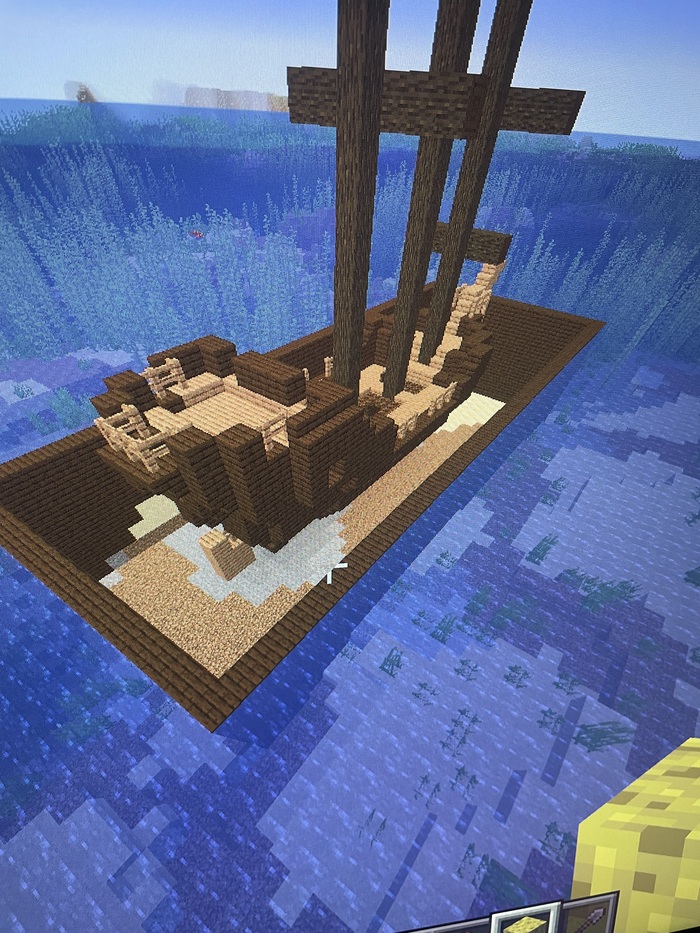Select the hotbar slot holding the tool
The image size is (700, 933).
589,918
